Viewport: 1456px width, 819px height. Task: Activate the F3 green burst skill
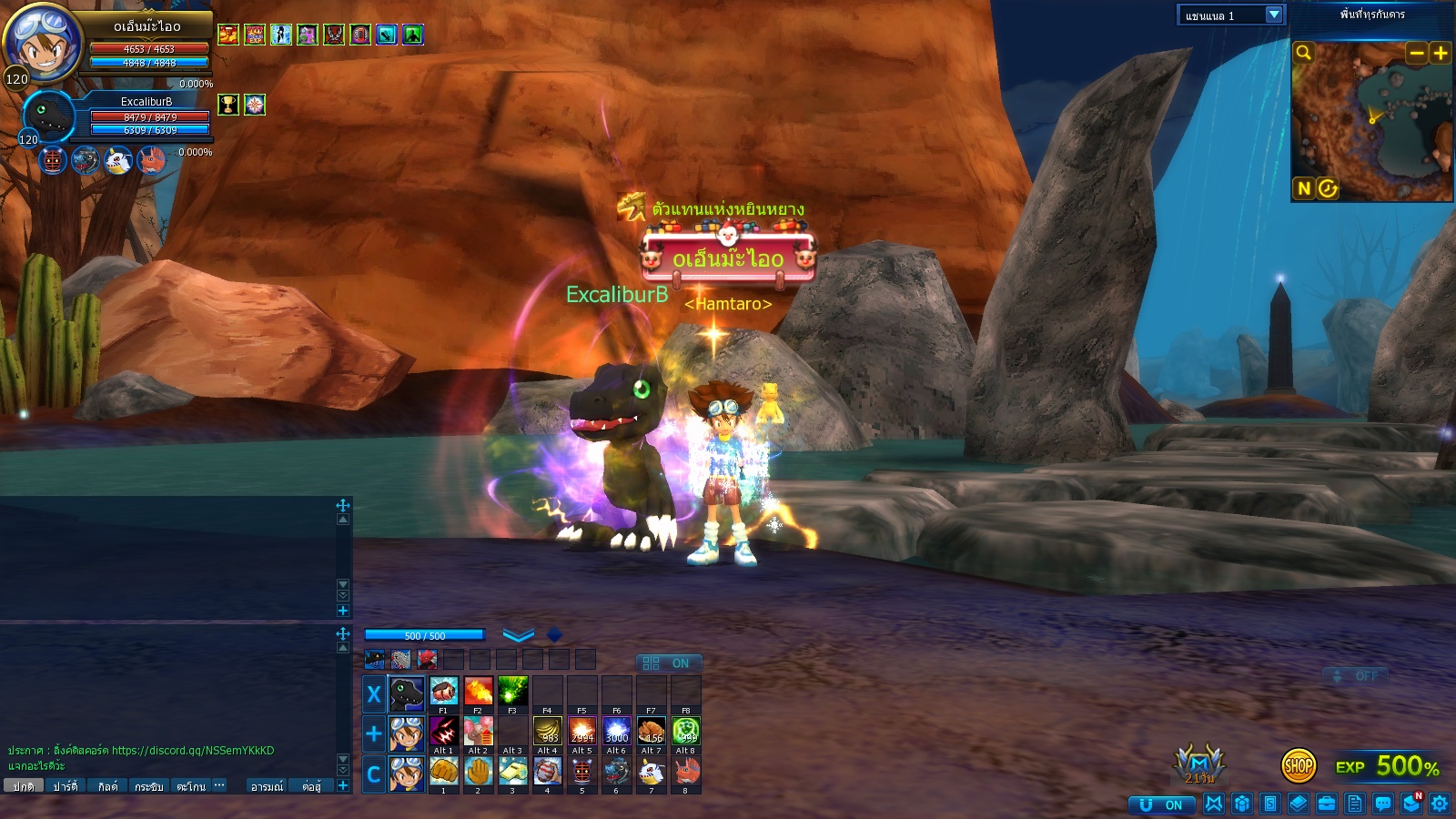512,692
